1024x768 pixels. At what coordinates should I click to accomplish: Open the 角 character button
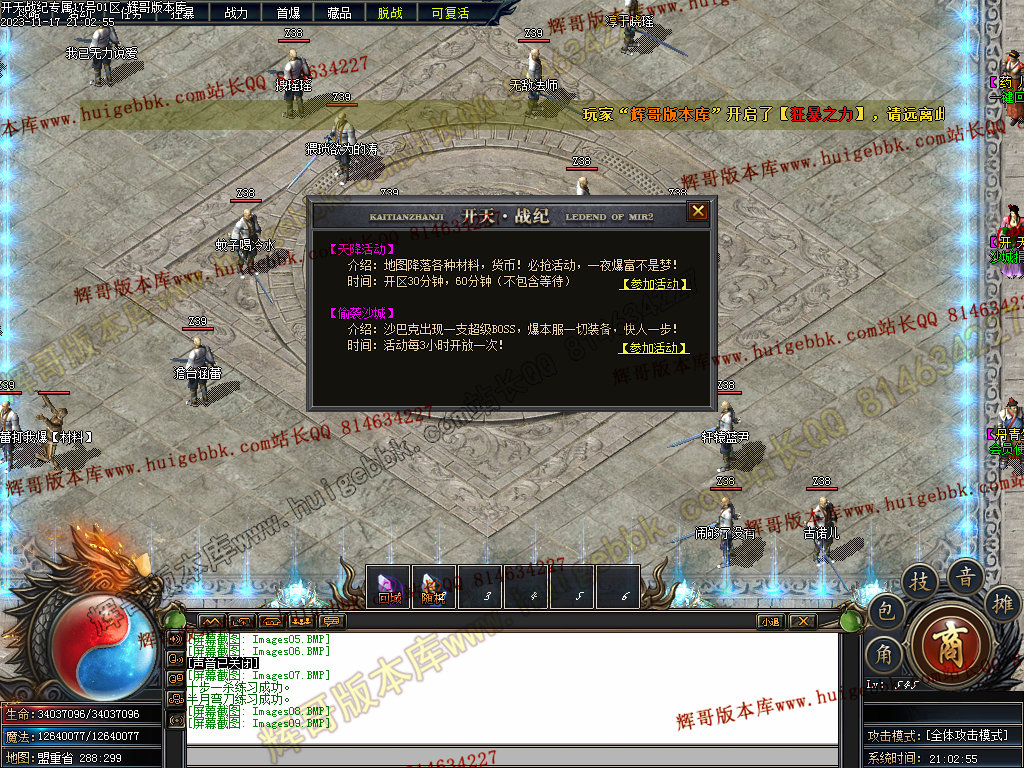(x=884, y=654)
